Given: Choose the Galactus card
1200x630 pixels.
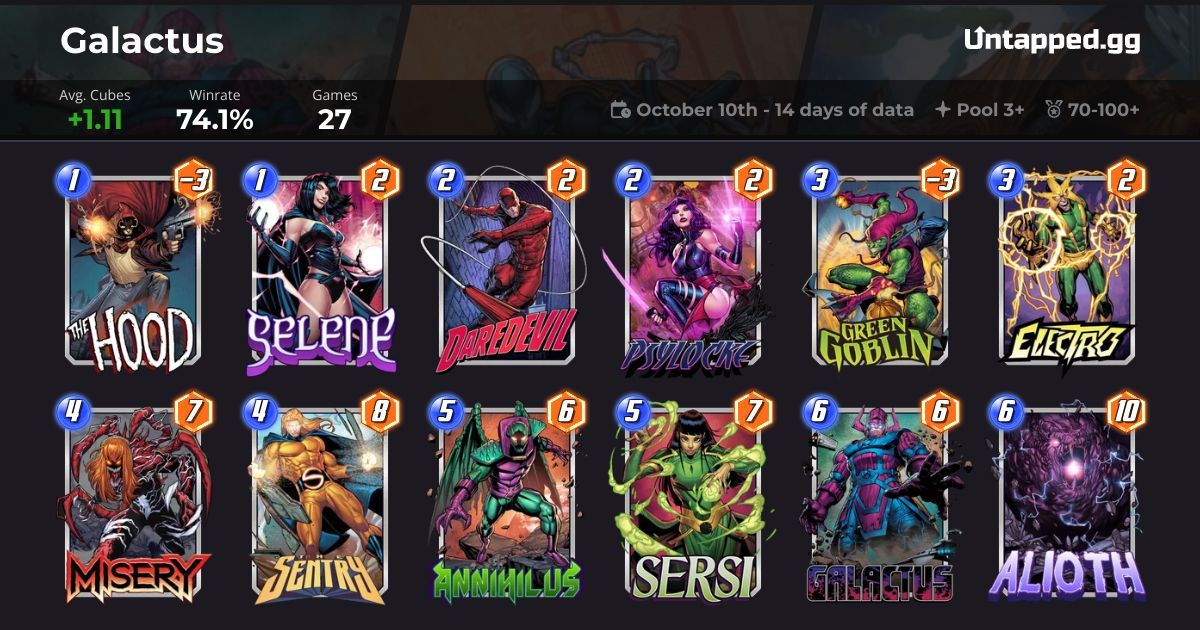Looking at the screenshot, I should point(880,505).
